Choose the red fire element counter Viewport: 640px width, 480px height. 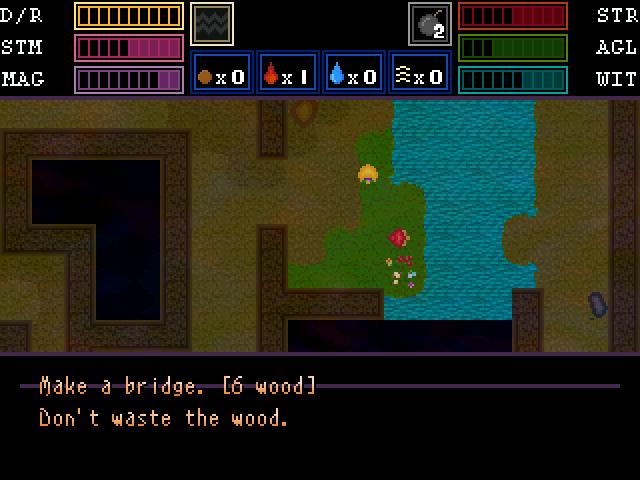288,74
